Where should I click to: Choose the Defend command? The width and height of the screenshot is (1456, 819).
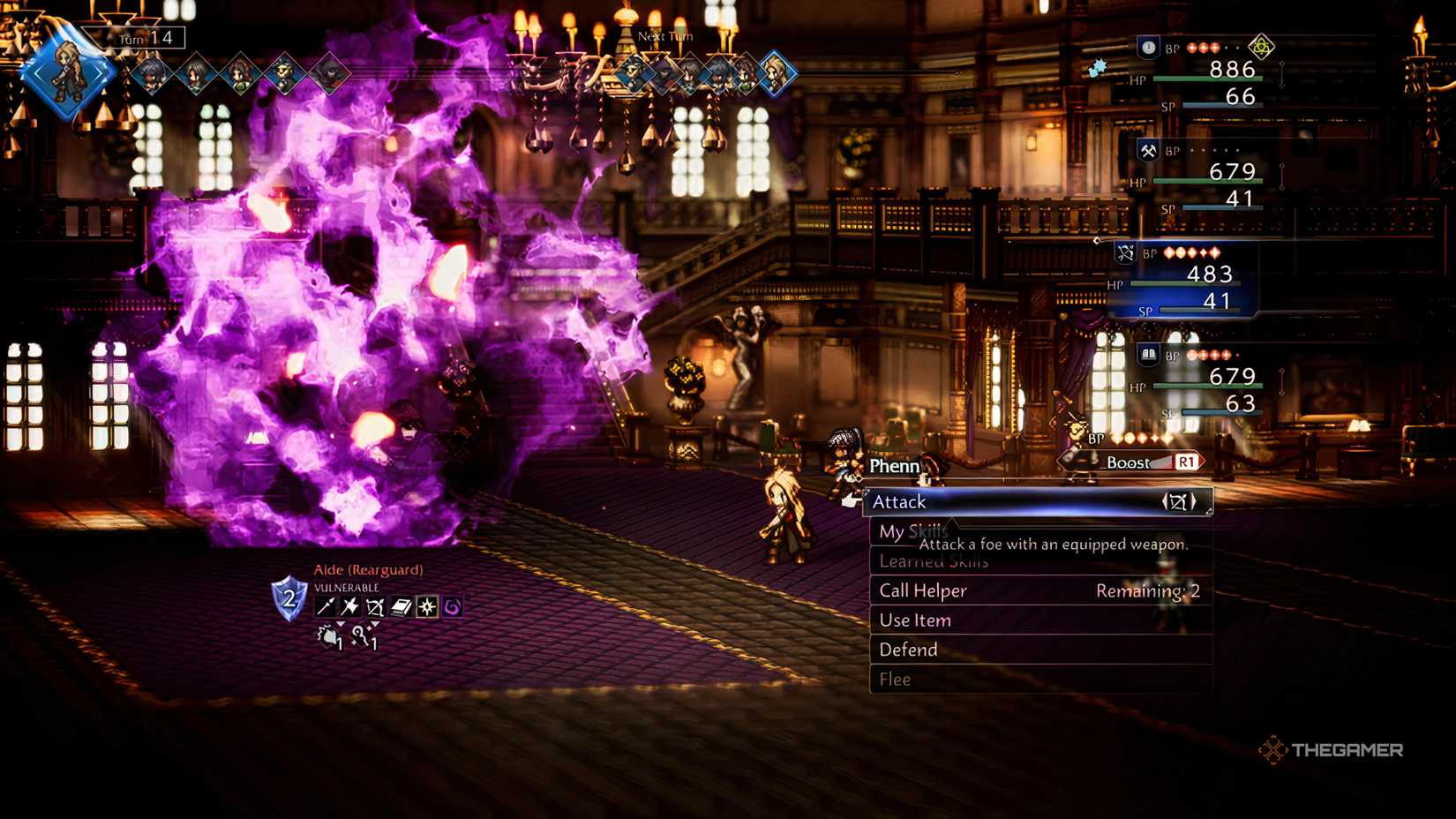tap(907, 650)
